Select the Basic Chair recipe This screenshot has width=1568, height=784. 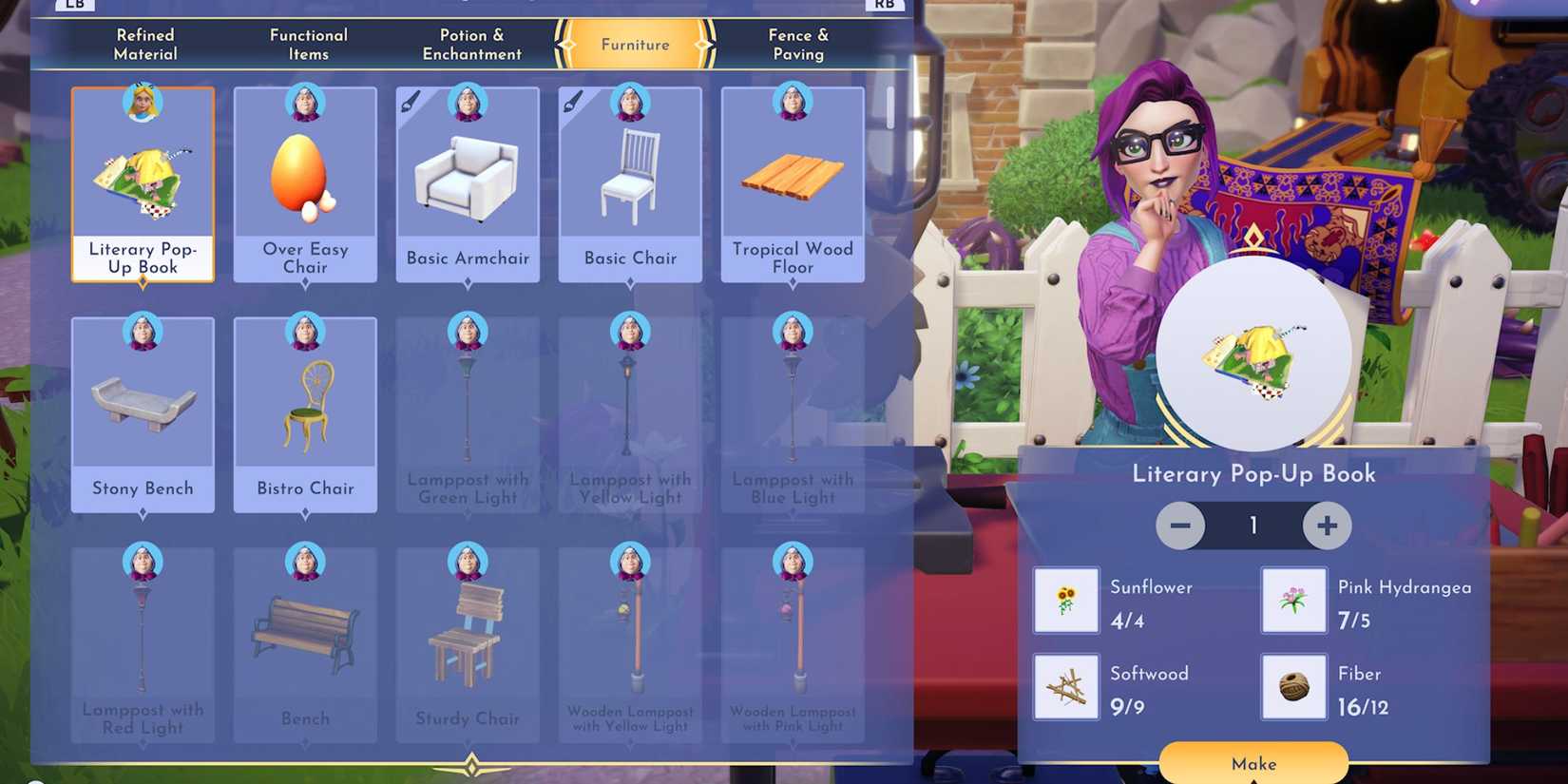[629, 181]
